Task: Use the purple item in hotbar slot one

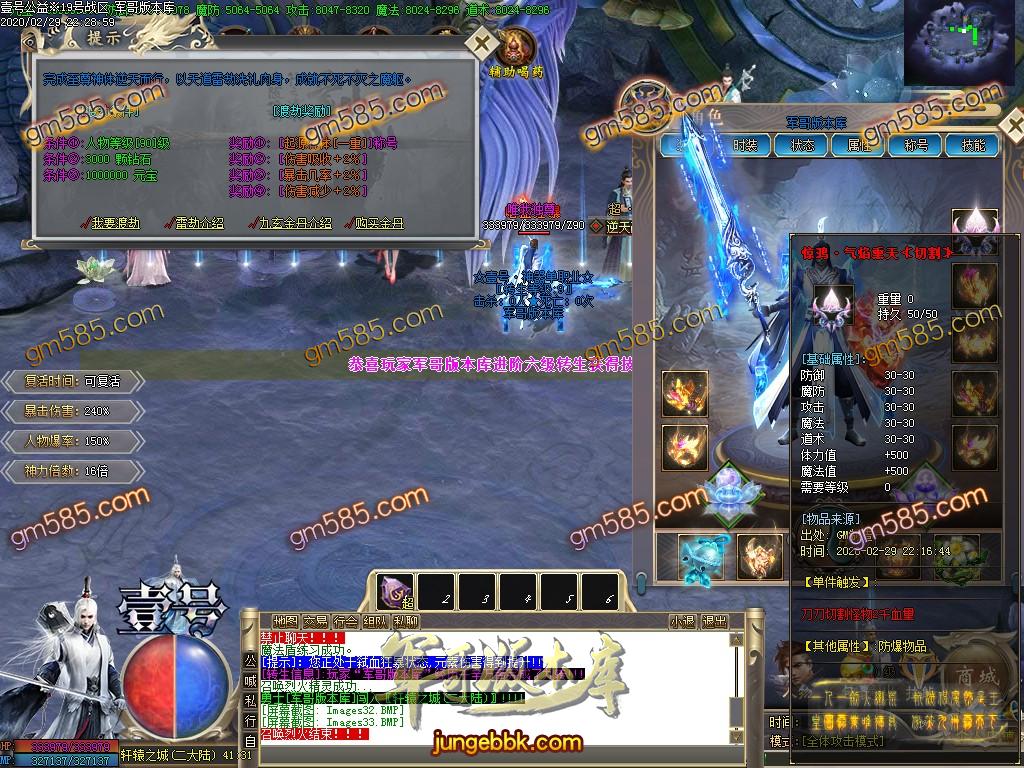Action: [x=394, y=592]
